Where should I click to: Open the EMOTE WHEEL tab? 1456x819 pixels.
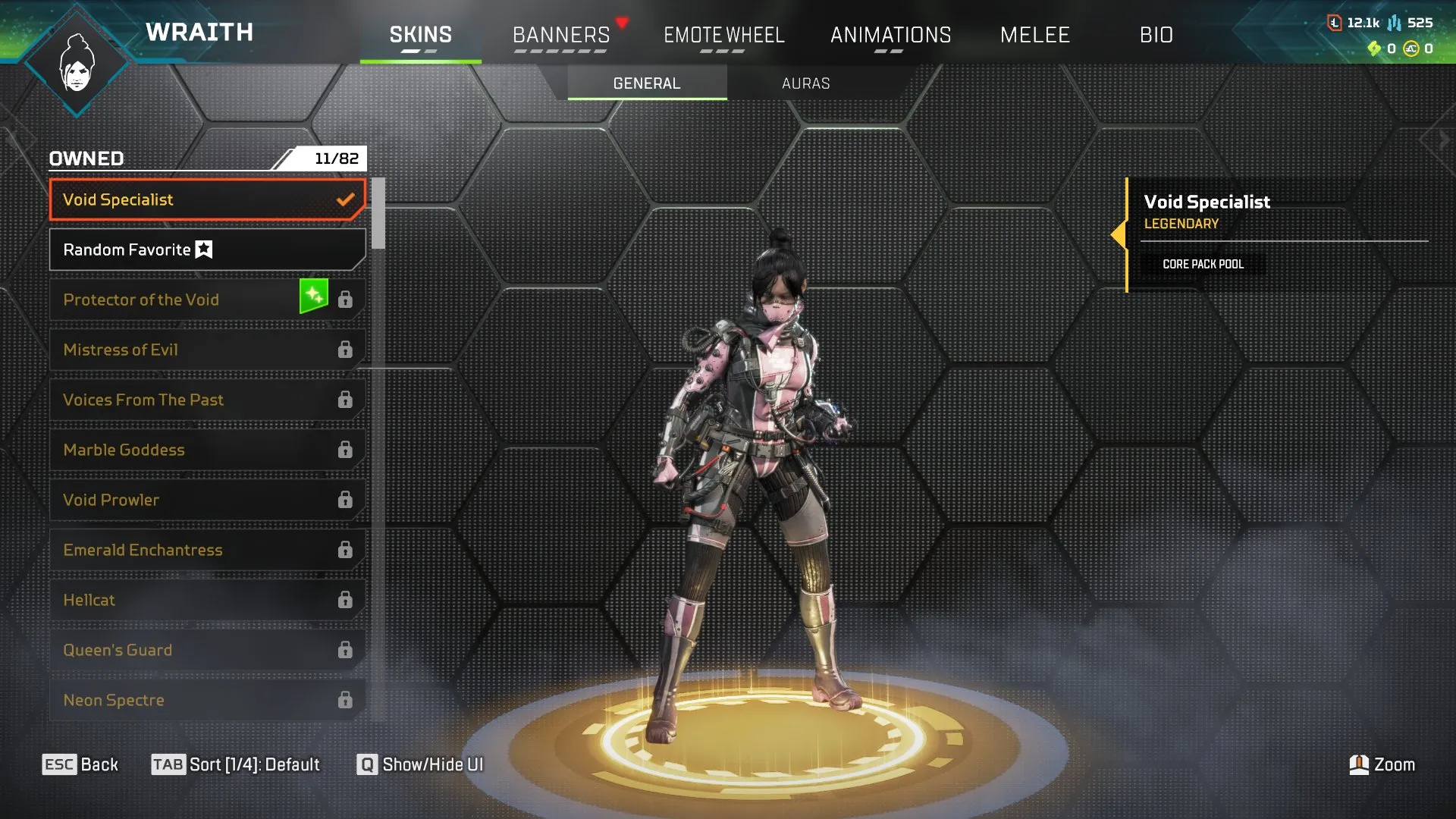[724, 35]
